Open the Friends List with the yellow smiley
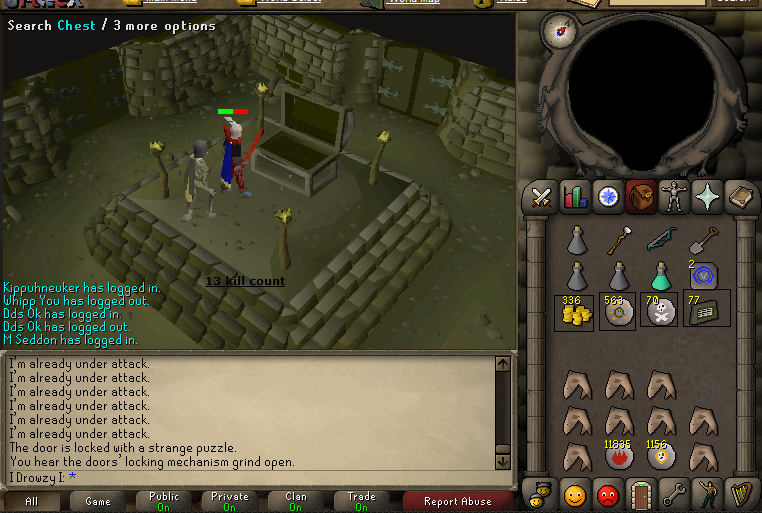The height and width of the screenshot is (513, 762). [575, 494]
